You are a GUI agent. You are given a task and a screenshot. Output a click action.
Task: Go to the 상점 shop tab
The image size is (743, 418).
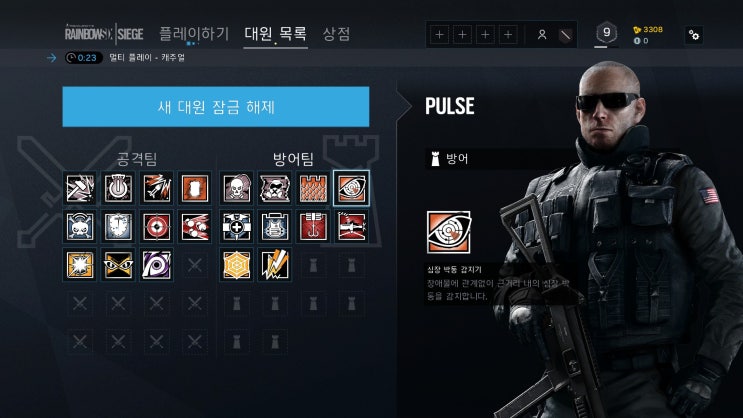336,34
